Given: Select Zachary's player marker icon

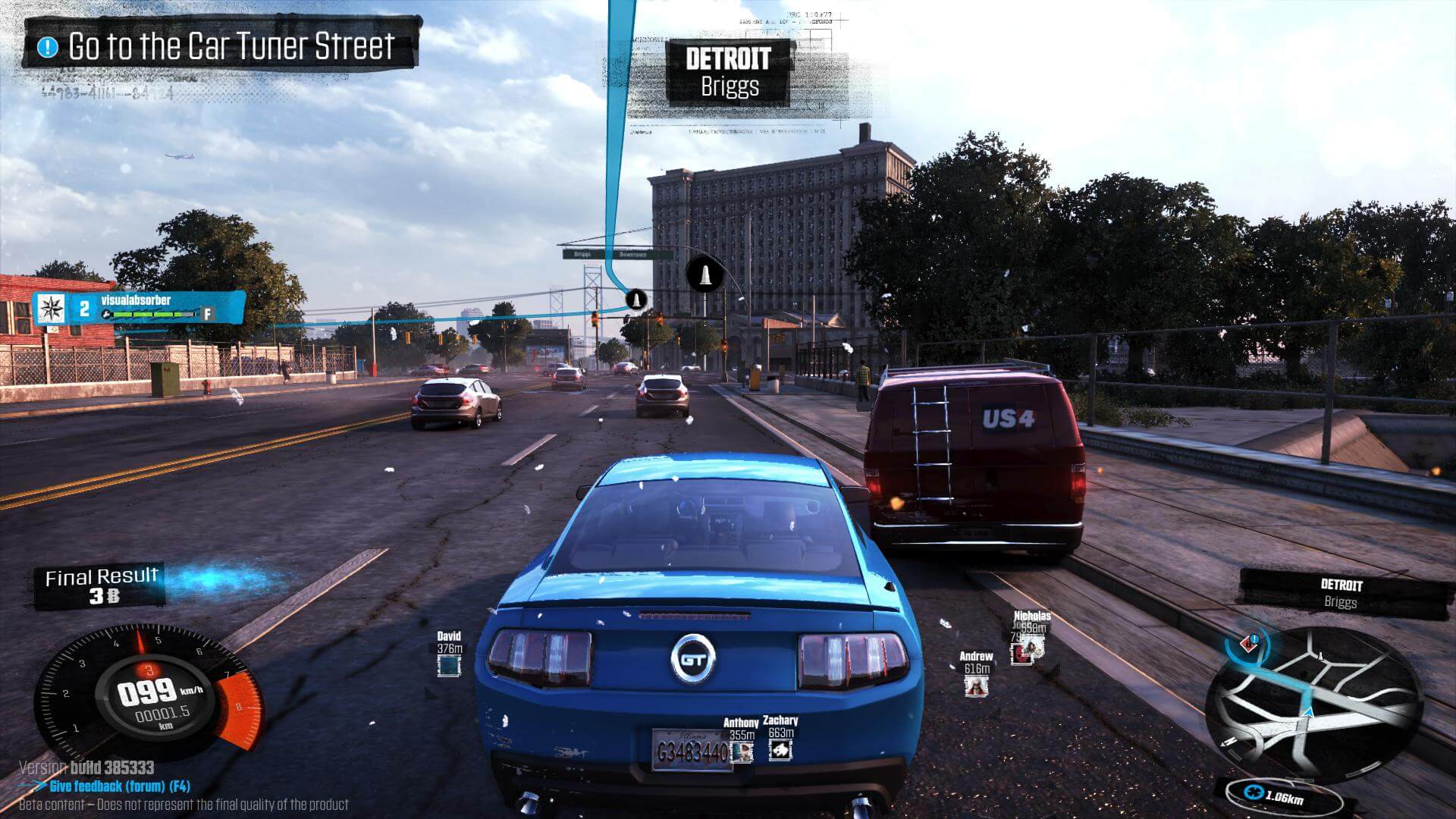Looking at the screenshot, I should point(780,749).
